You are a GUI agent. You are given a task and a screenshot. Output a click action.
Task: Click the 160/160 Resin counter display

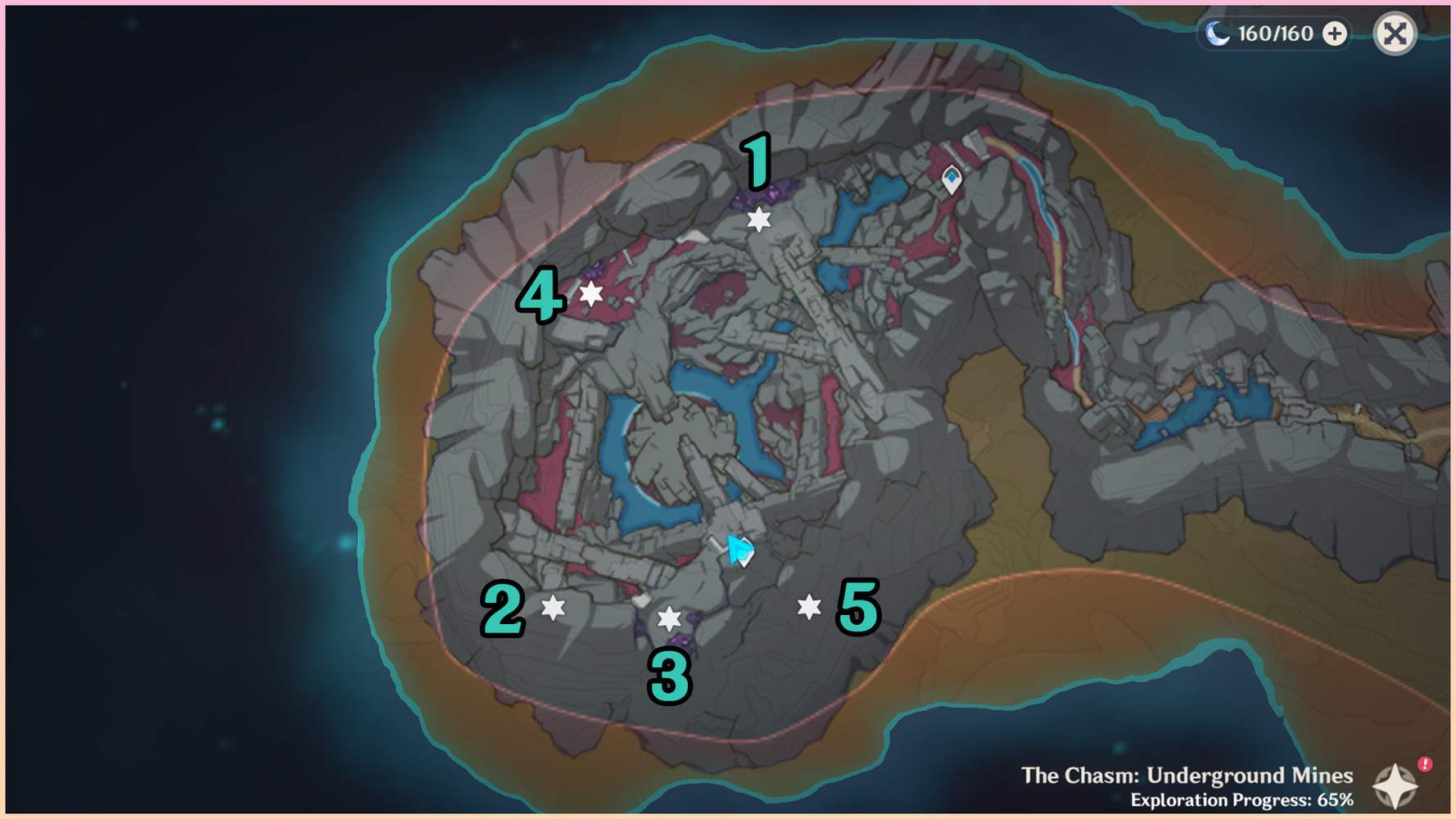point(1275,34)
